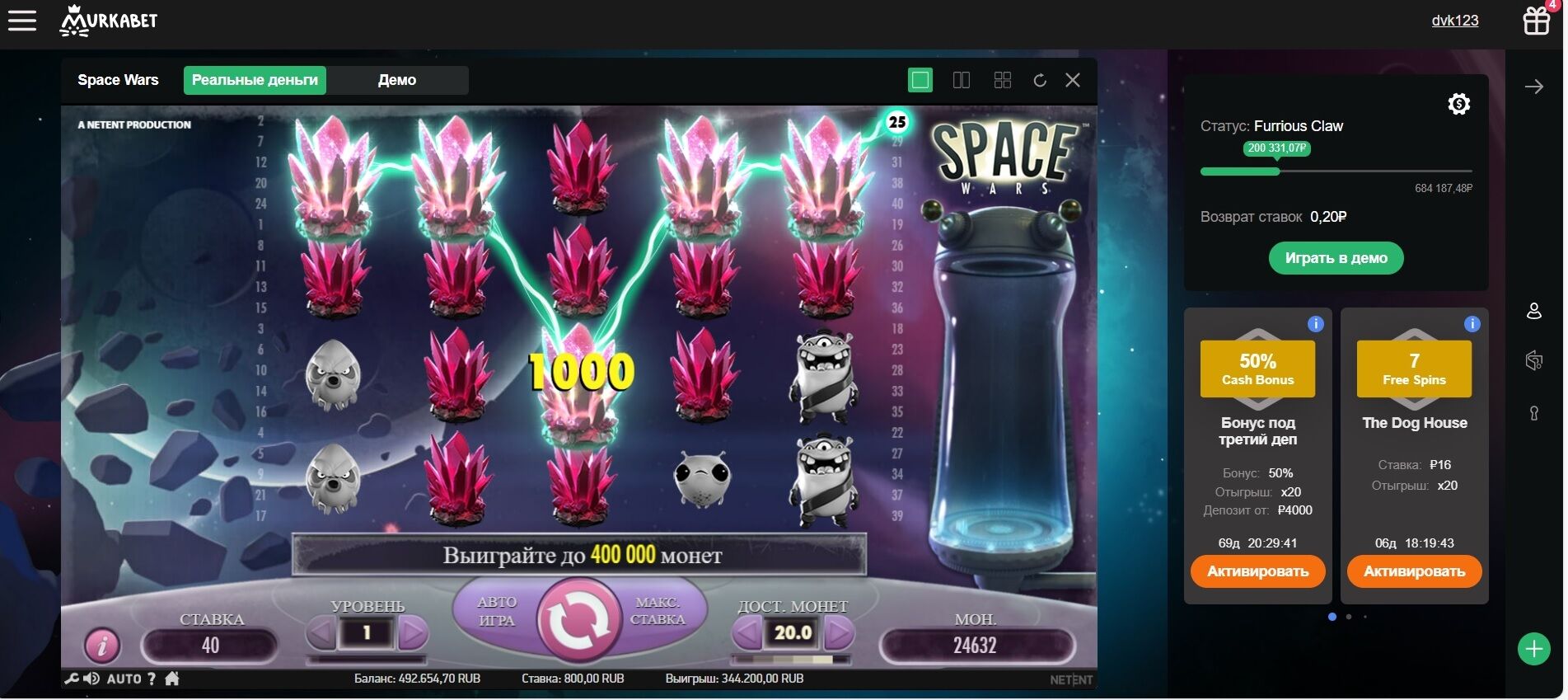The width and height of the screenshot is (1568, 700).
Task: Decrease the bet level
Action: [321, 633]
